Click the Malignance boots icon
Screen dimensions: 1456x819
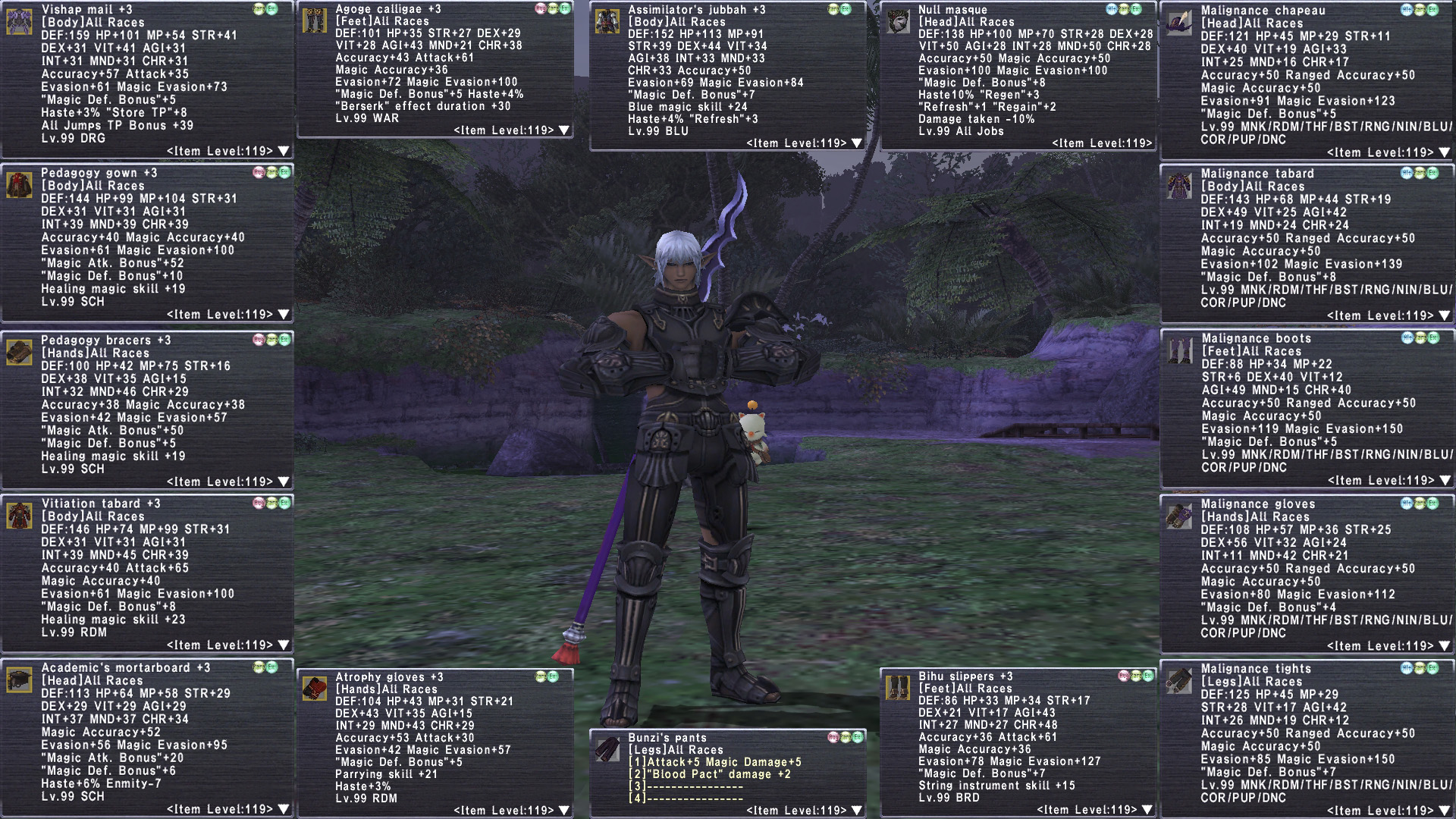coord(1179,350)
